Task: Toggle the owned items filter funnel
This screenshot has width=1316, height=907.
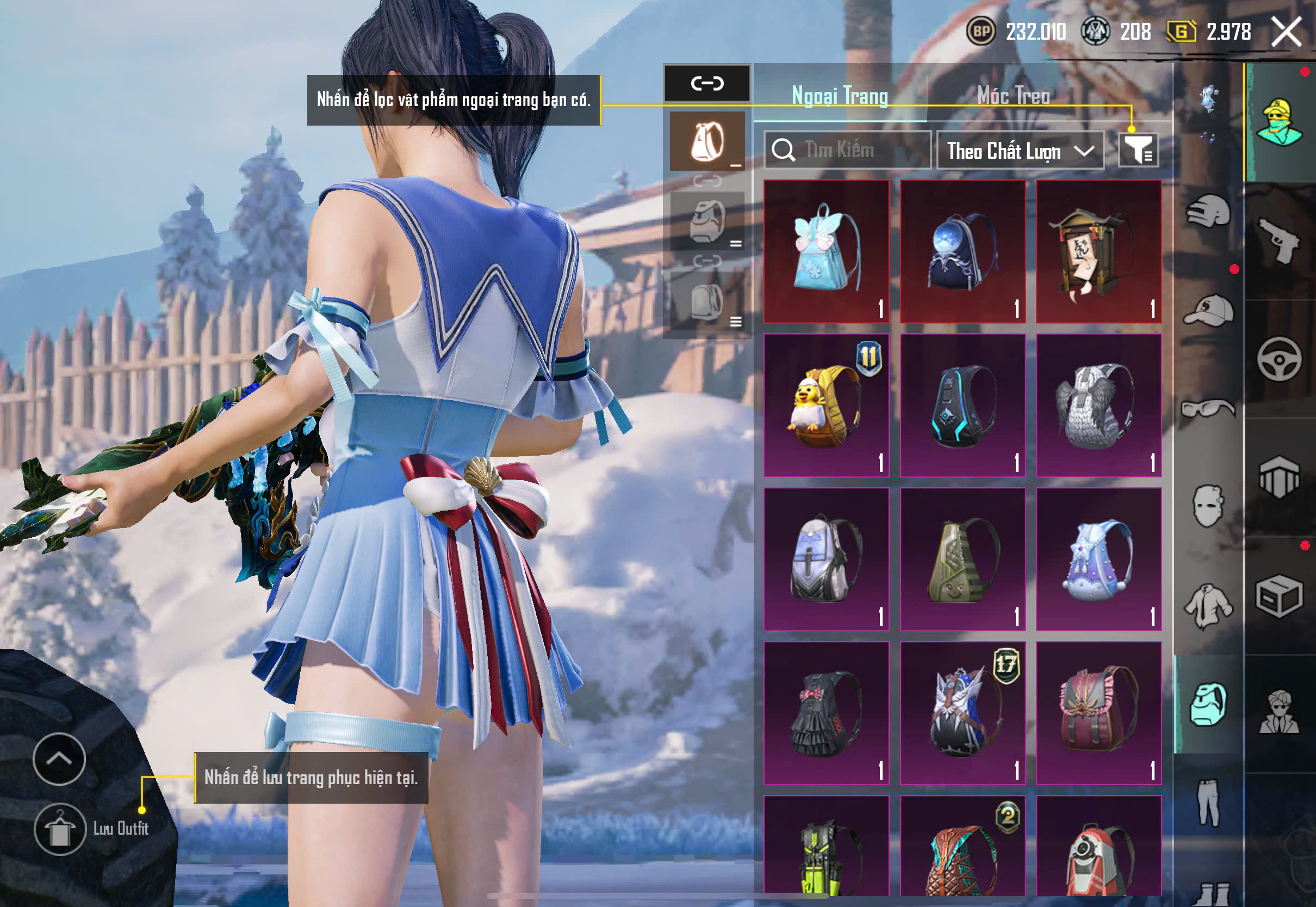Action: [x=1138, y=150]
